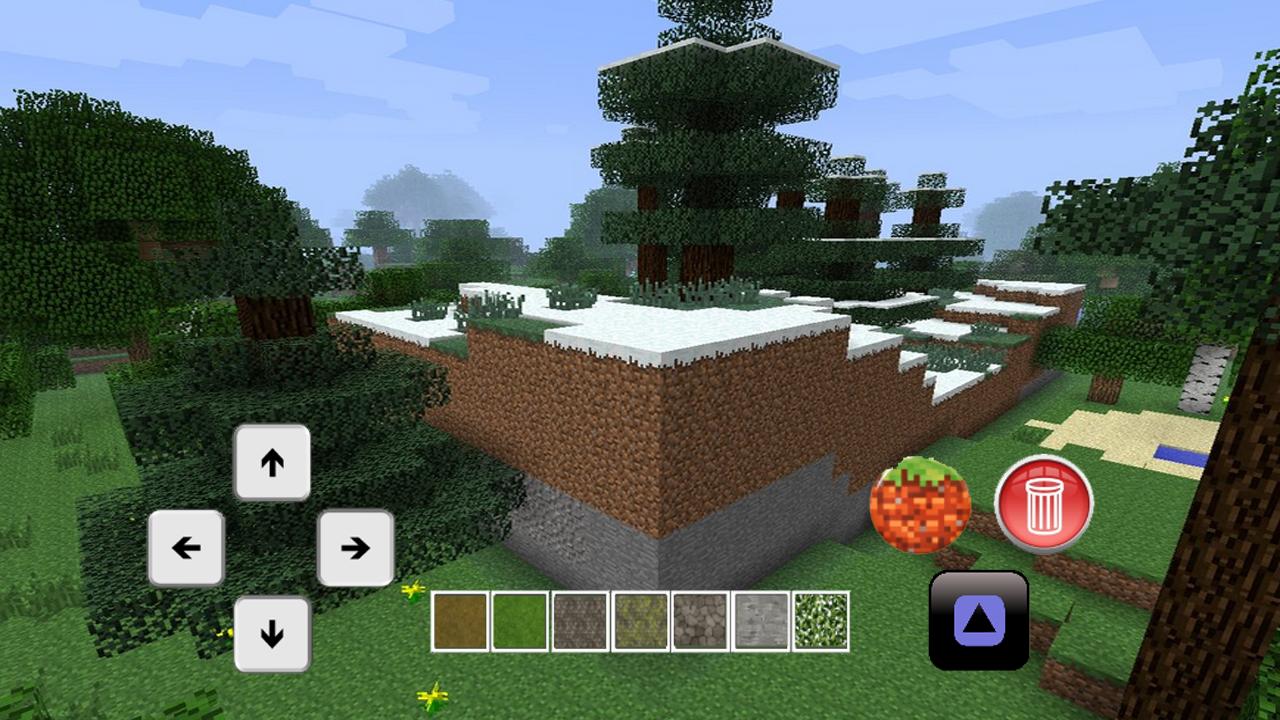Select the snowy leaves block in the hotbar
The width and height of the screenshot is (1280, 720).
tap(821, 618)
